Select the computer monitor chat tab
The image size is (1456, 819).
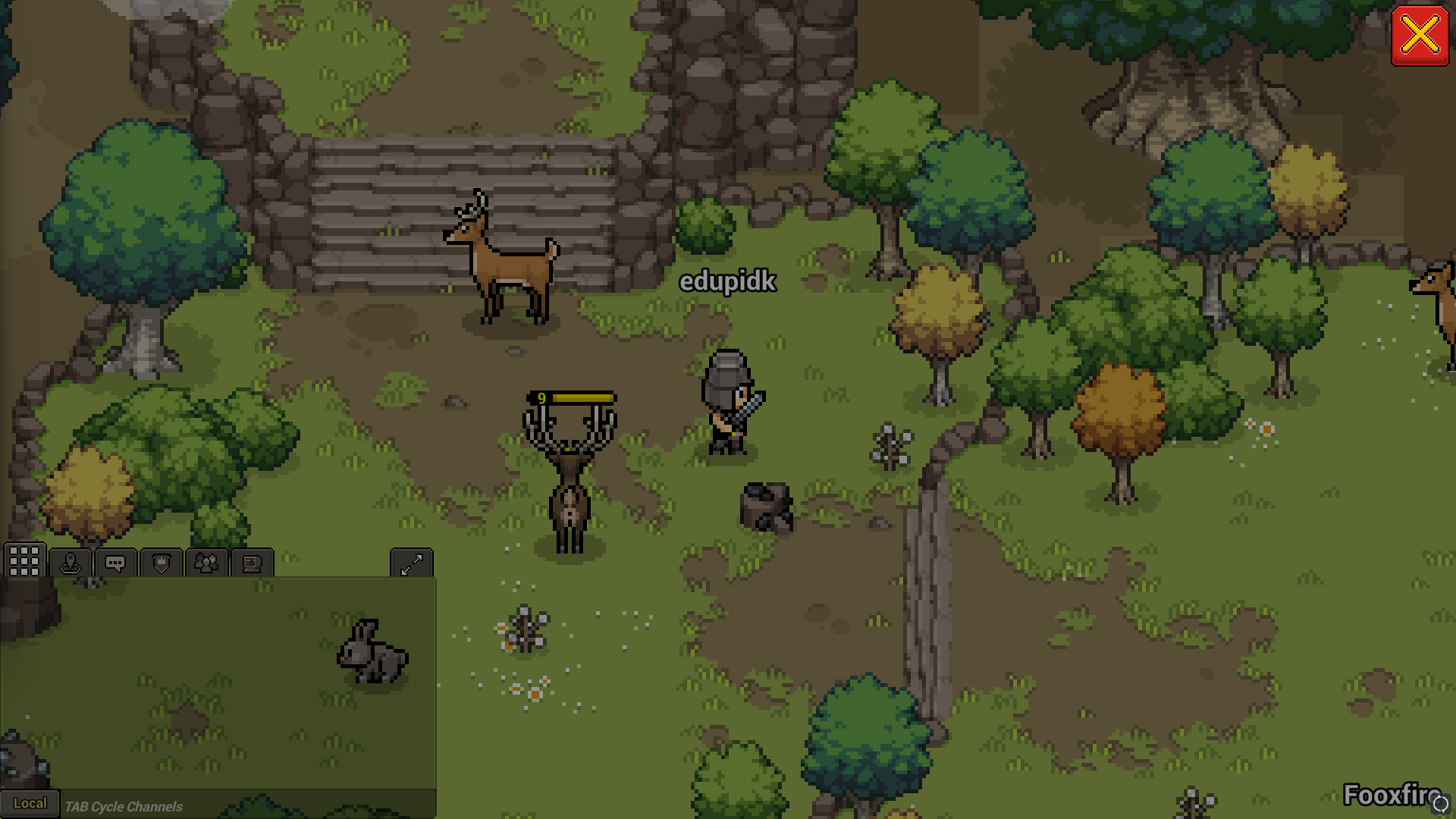(252, 563)
